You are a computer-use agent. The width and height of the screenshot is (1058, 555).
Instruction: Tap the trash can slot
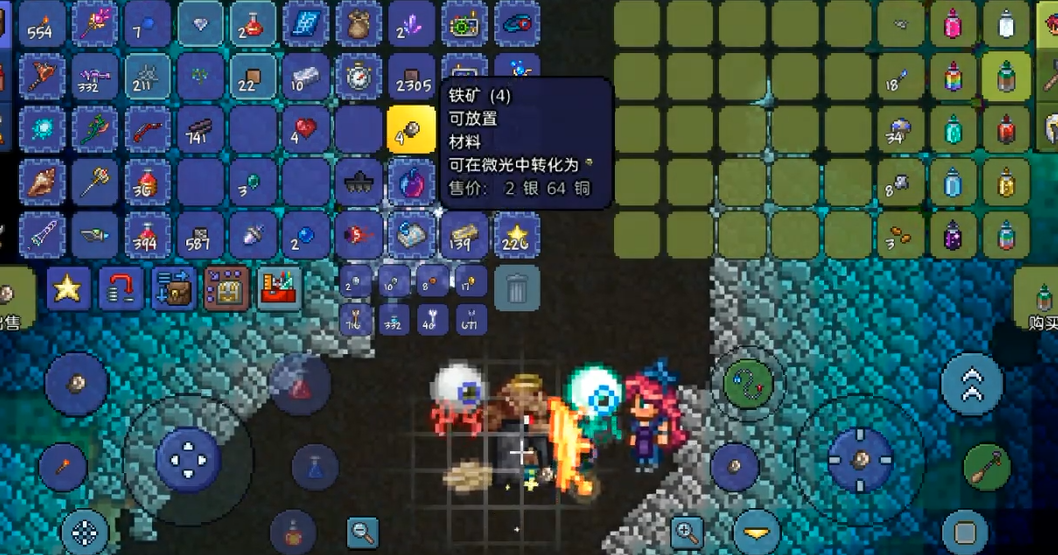click(x=516, y=288)
